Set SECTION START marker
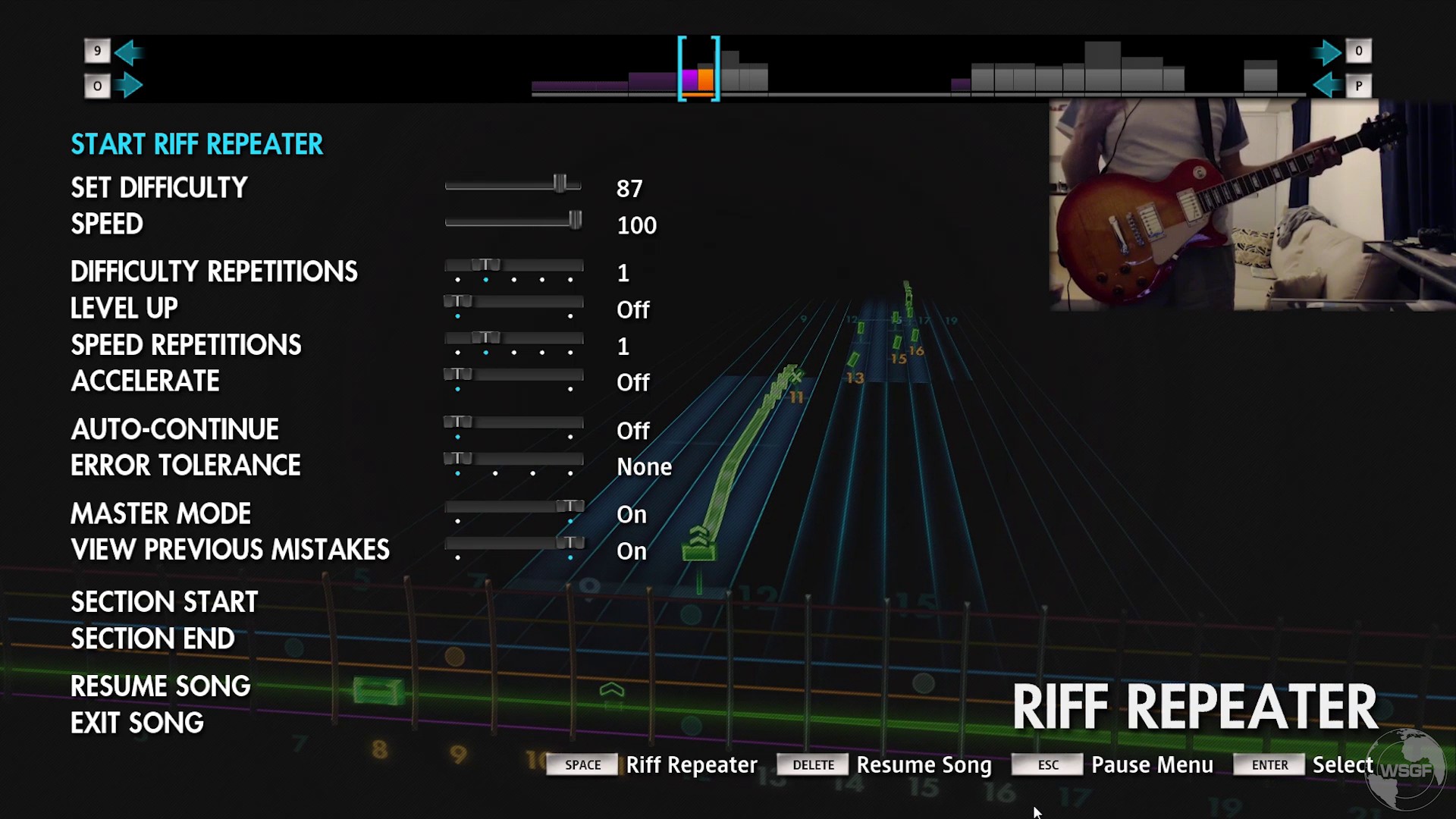 164,601
